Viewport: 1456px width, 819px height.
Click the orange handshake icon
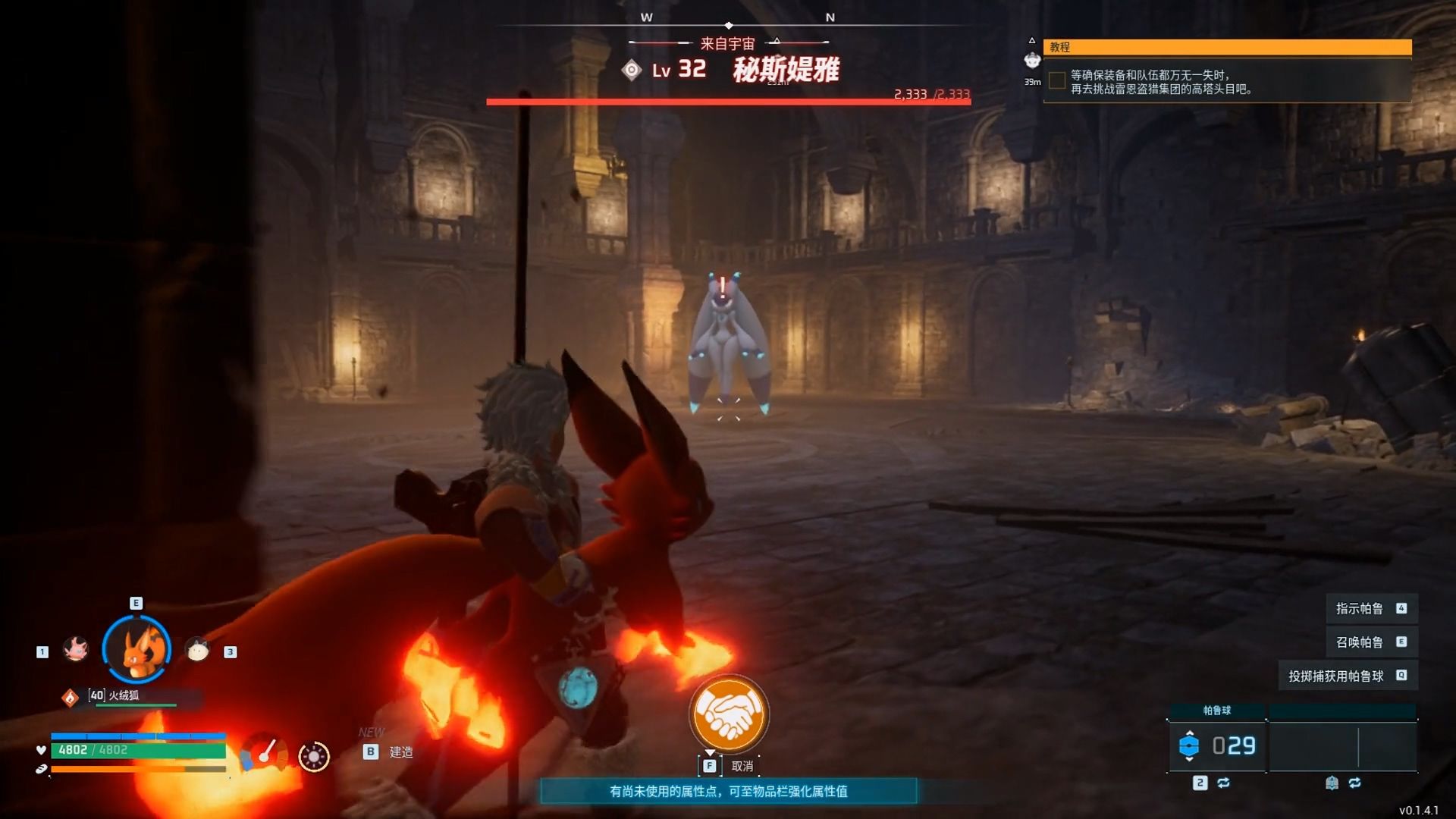(729, 714)
